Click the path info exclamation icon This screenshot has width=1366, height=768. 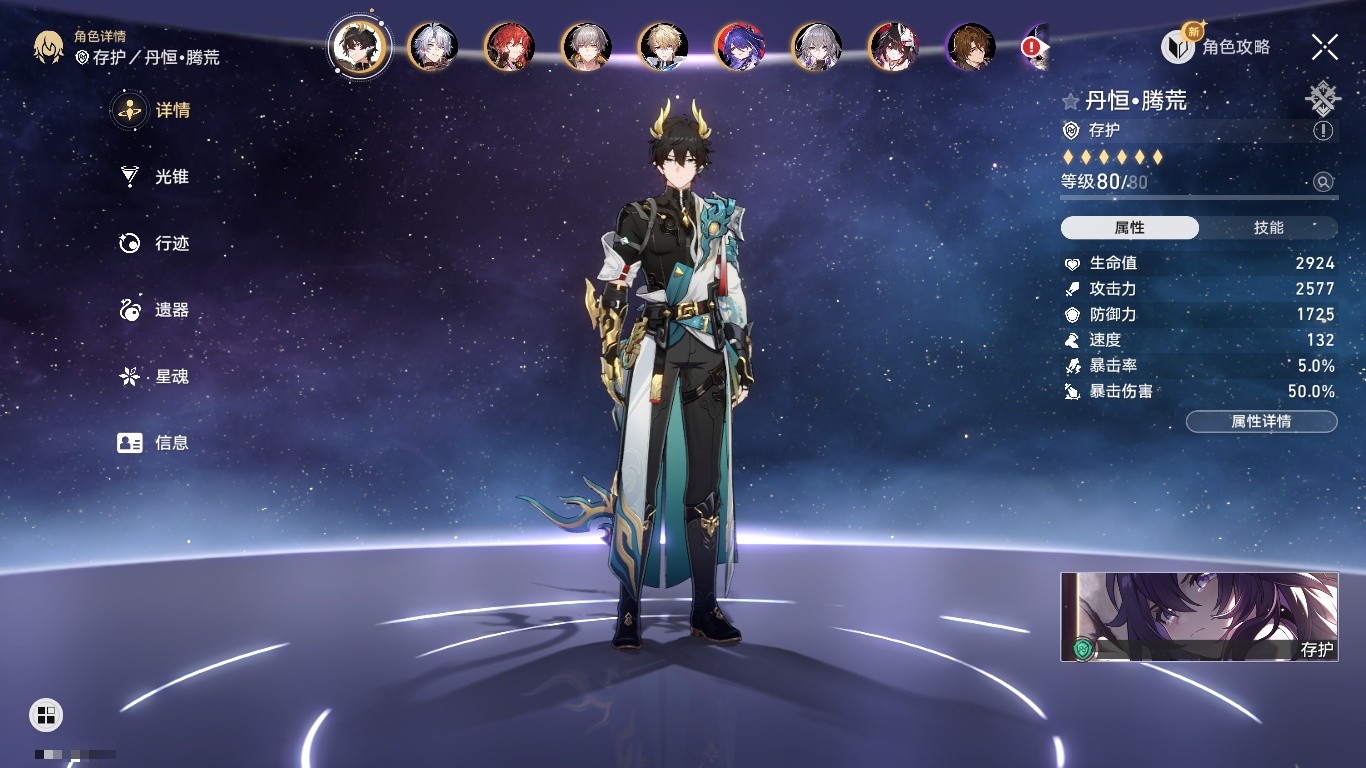coord(1323,131)
